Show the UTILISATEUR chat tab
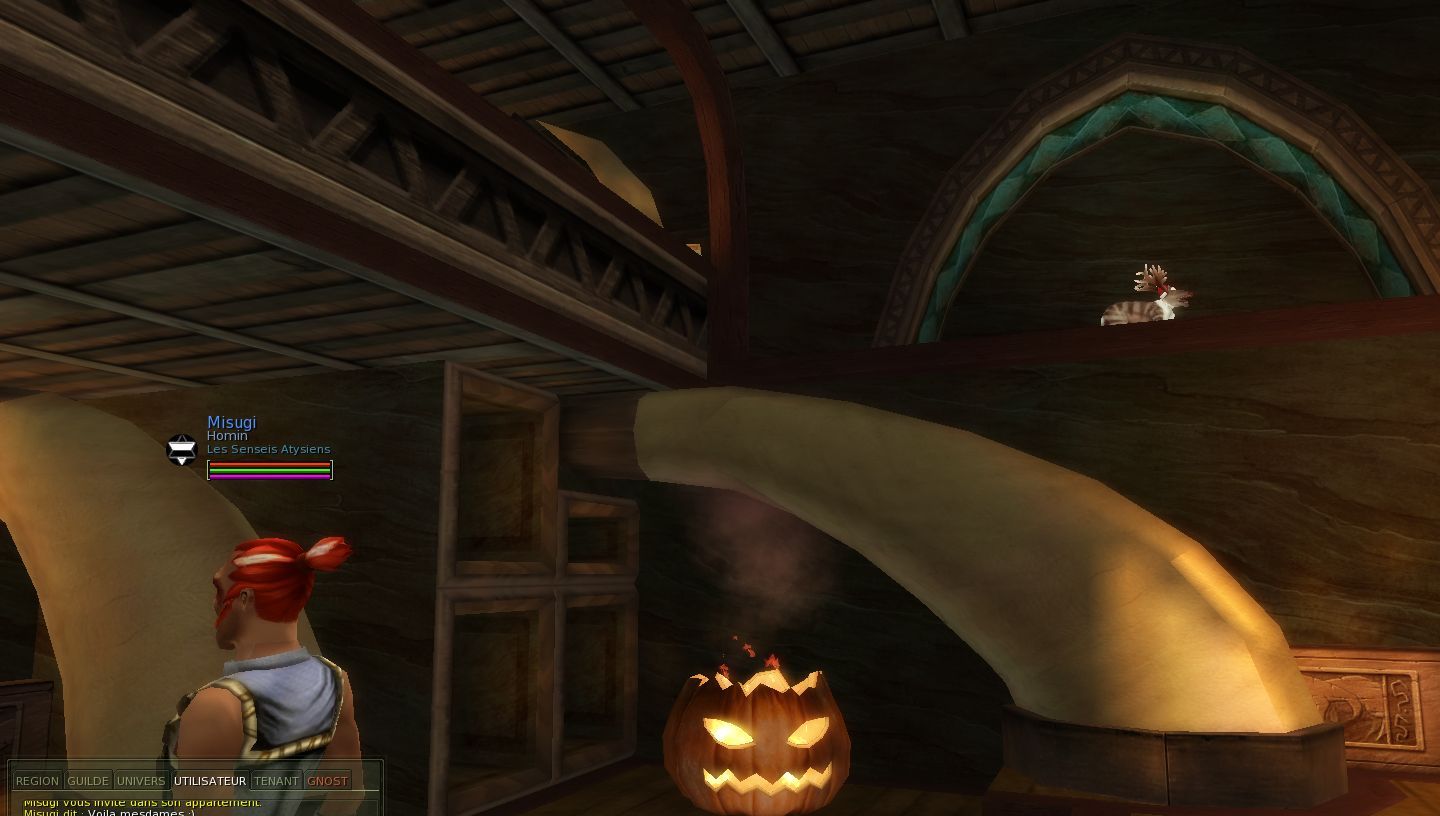The width and height of the screenshot is (1440, 816). point(209,781)
